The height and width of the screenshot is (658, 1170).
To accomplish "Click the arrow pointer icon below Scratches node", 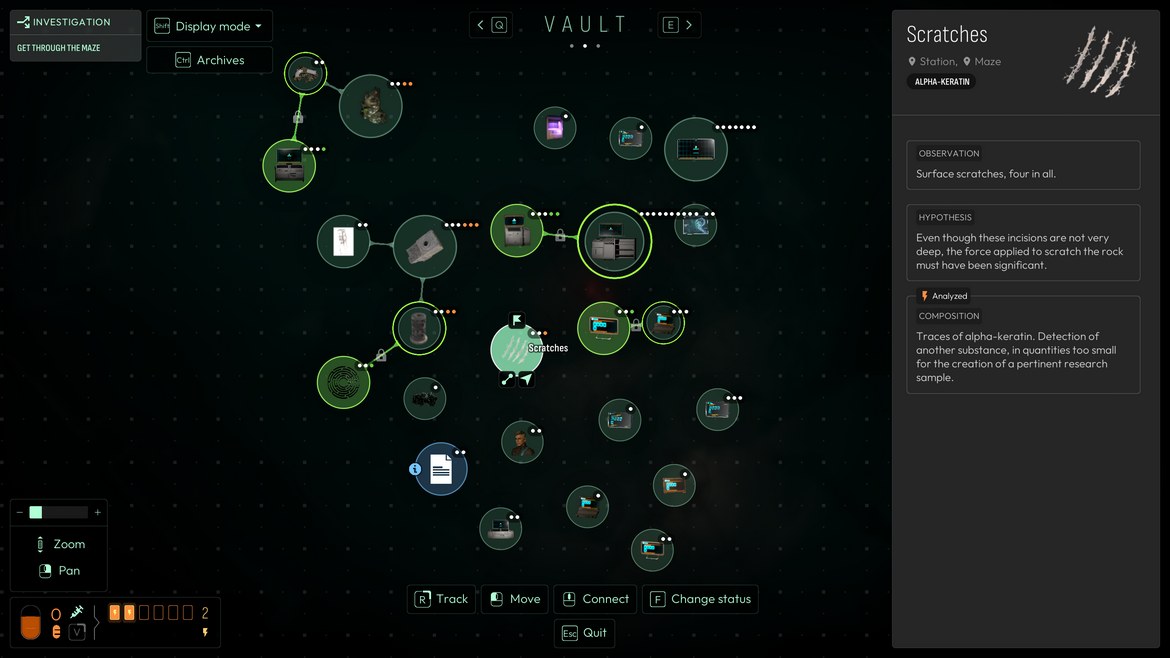I will click(526, 379).
